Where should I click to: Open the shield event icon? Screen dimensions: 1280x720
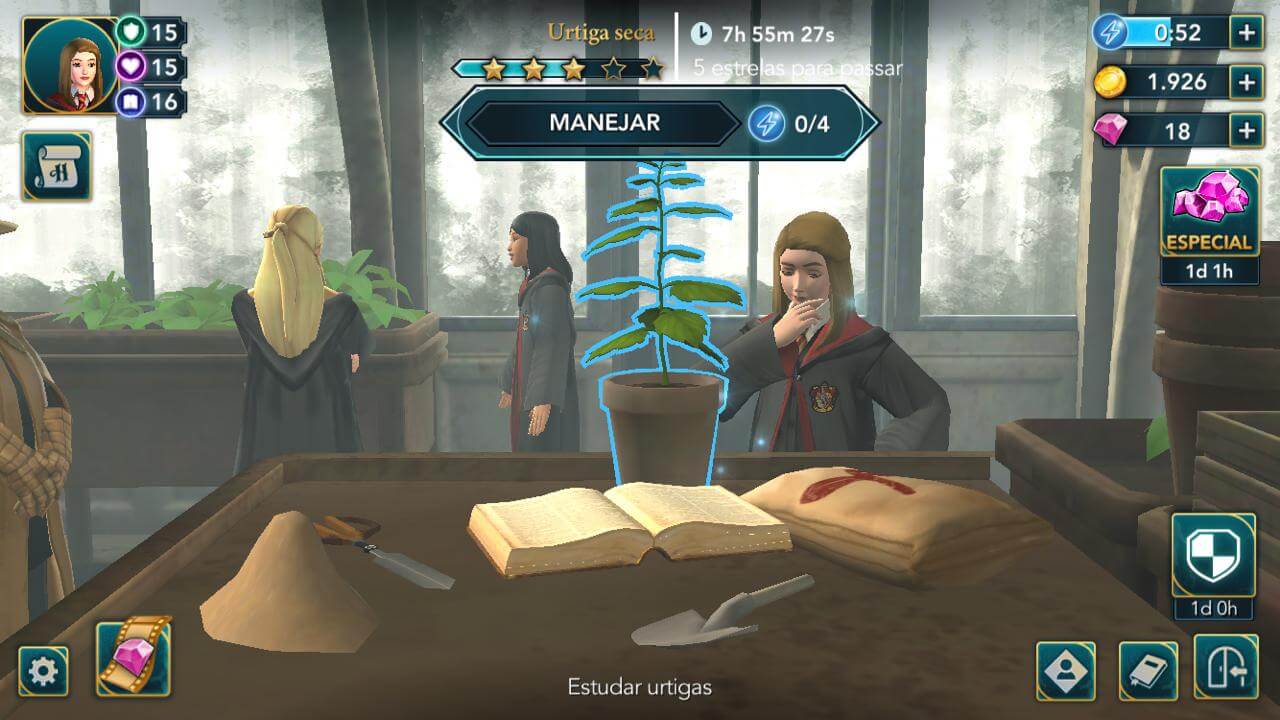1213,556
